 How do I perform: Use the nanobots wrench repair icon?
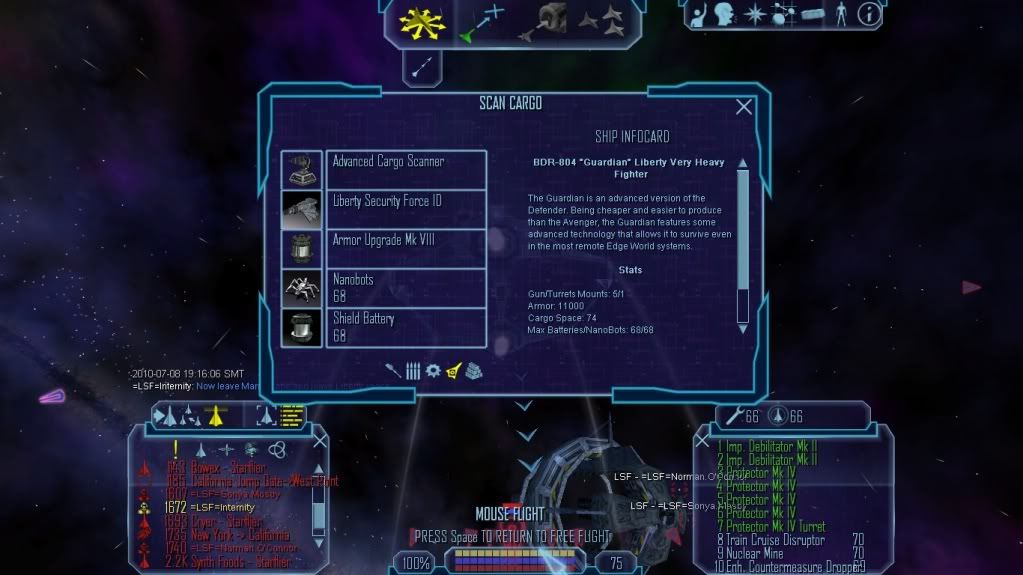(733, 417)
